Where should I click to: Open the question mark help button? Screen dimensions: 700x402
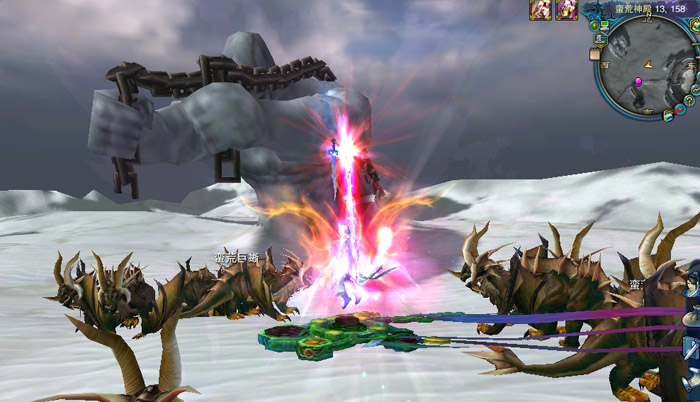tap(690, 102)
